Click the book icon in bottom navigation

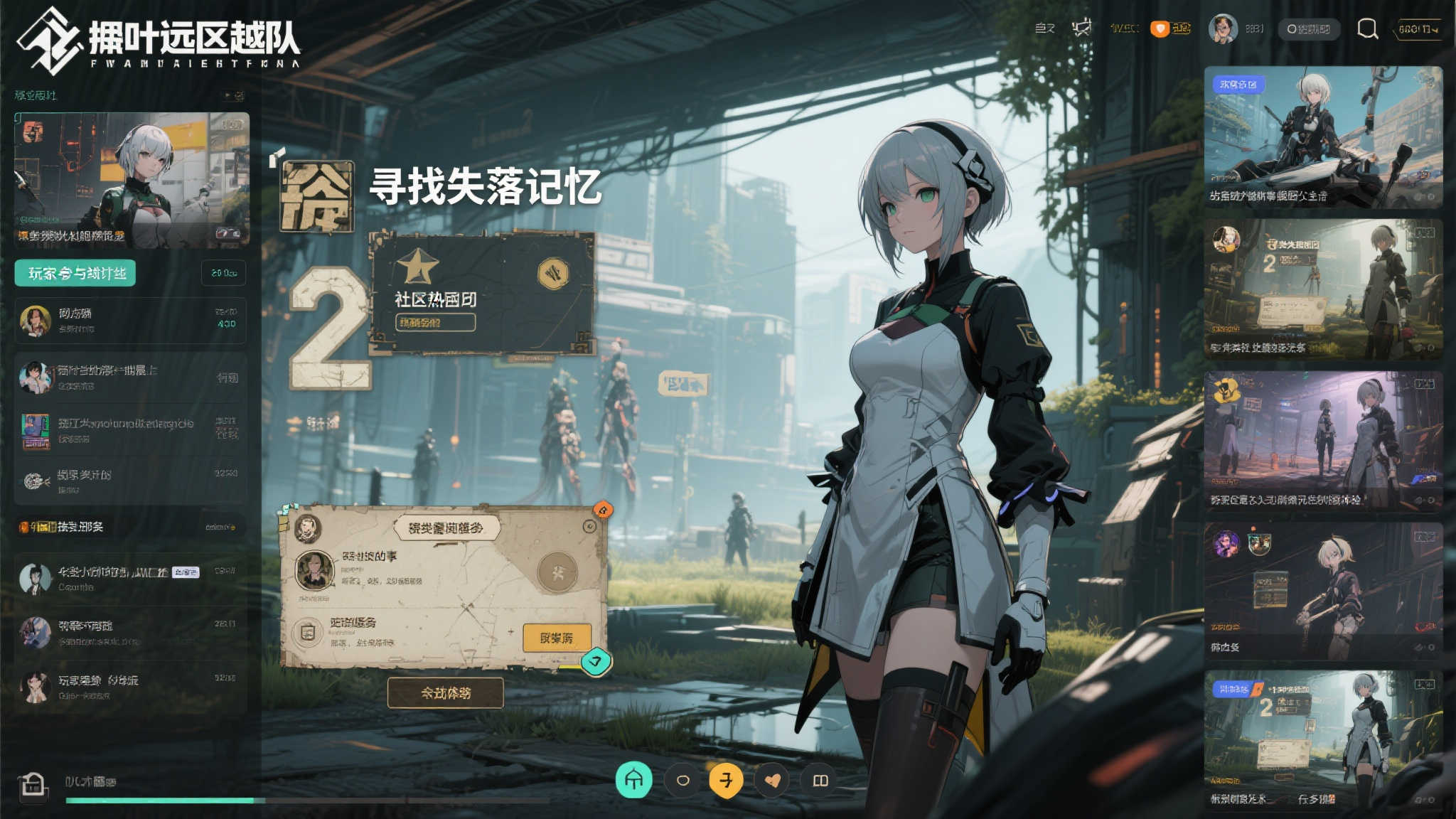coord(821,779)
